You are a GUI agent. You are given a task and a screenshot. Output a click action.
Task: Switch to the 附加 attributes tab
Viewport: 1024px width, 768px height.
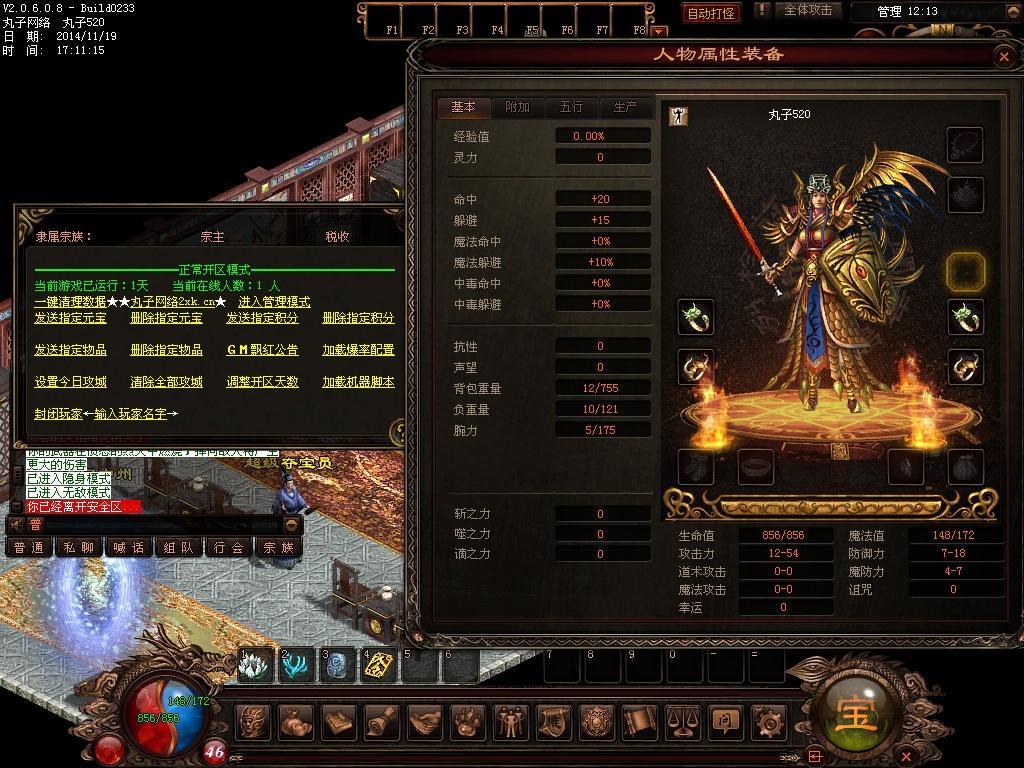[x=517, y=107]
